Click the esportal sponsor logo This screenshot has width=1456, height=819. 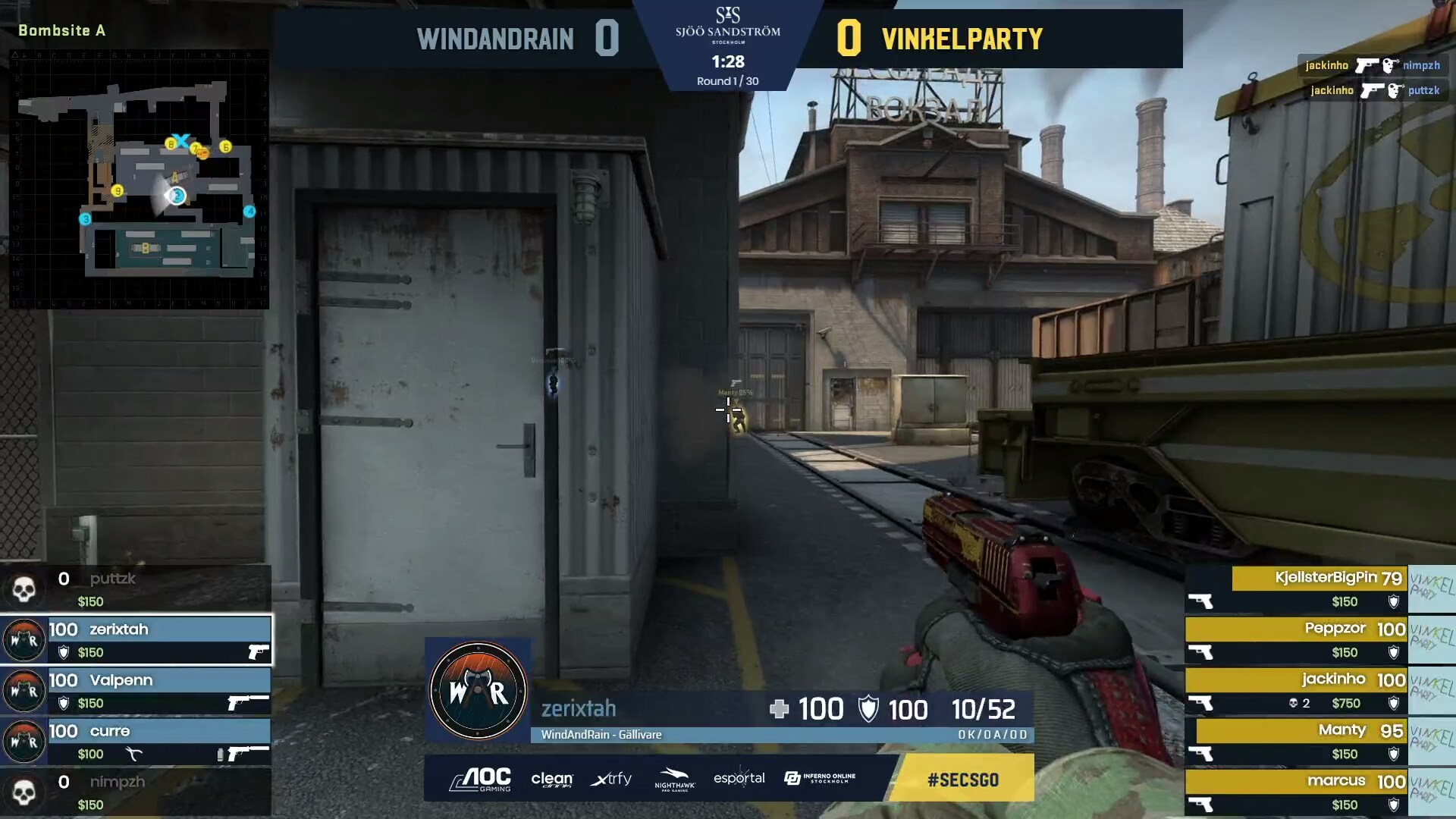click(739, 779)
